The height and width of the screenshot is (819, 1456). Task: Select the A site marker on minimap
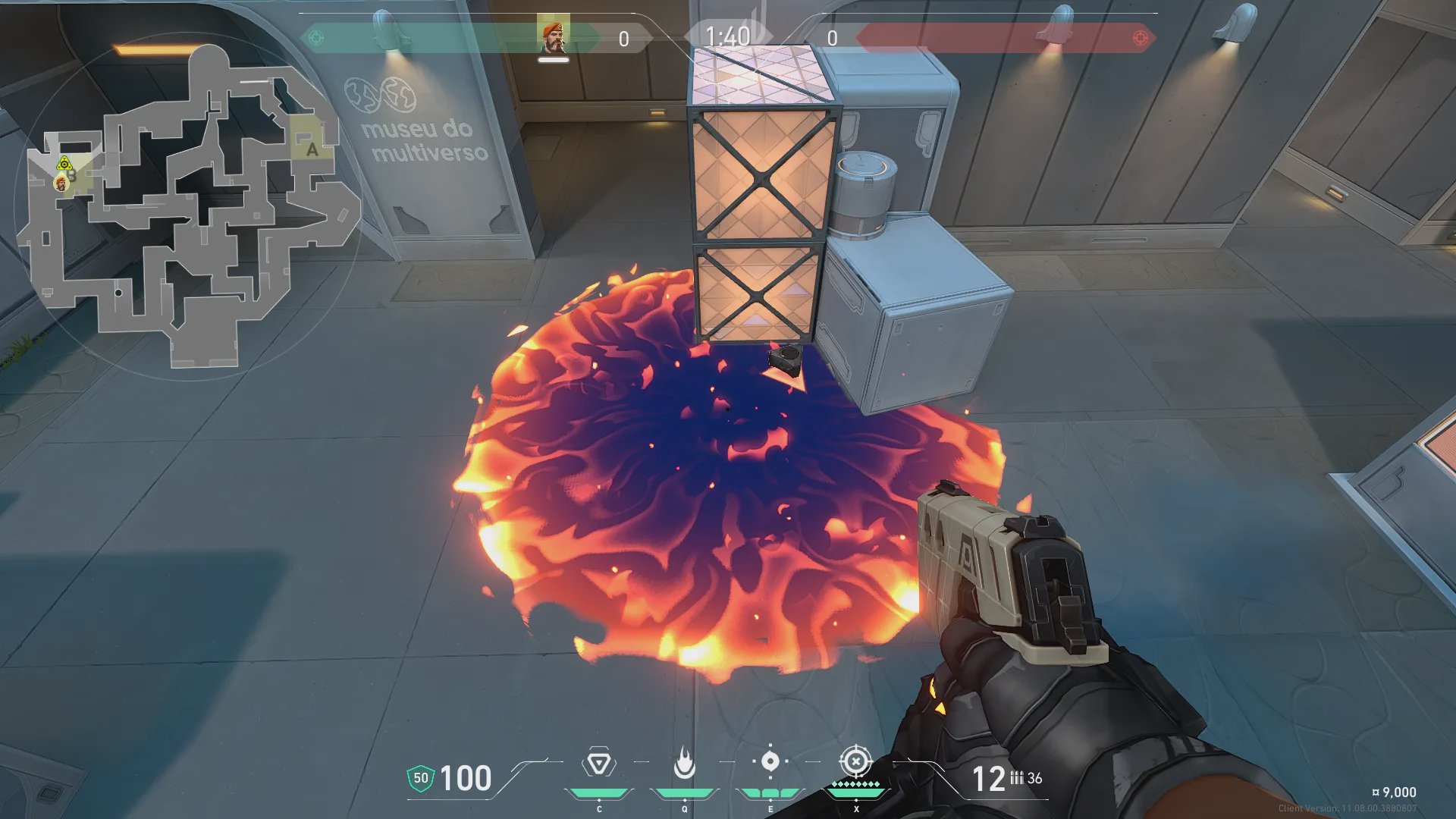[x=312, y=149]
